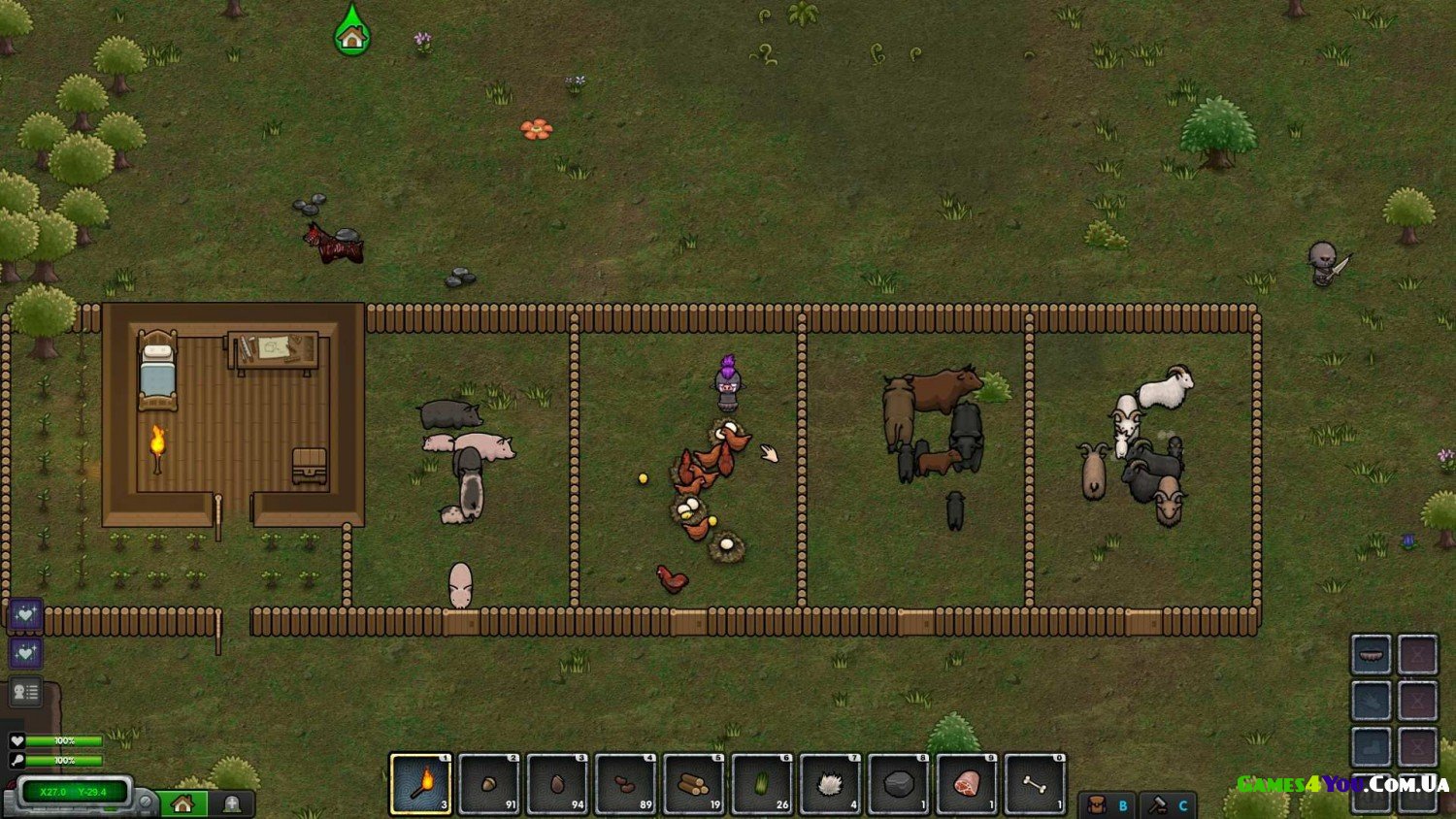
Task: Click the tombstone button
Action: pyautogui.click(x=232, y=803)
